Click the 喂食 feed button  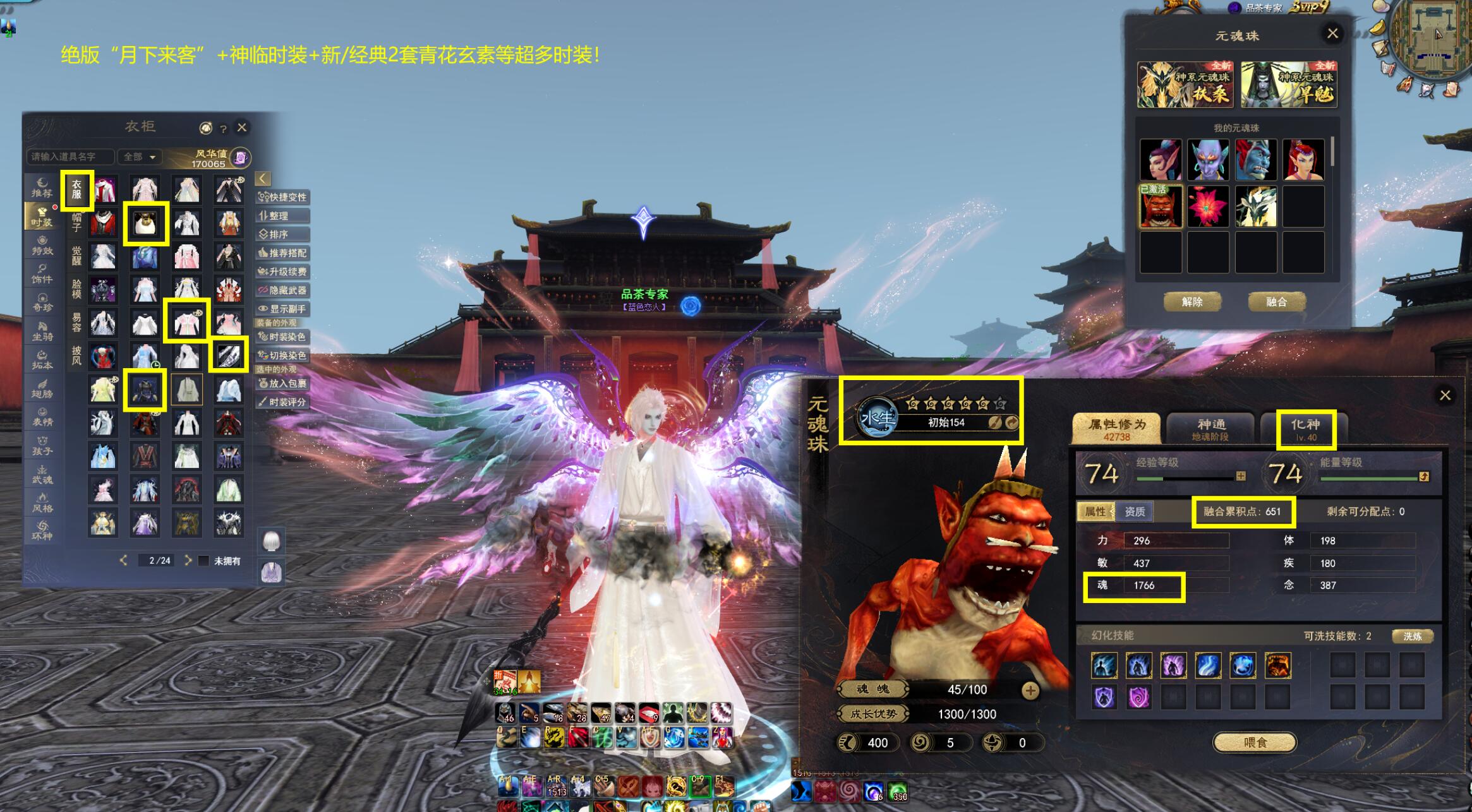(1255, 743)
